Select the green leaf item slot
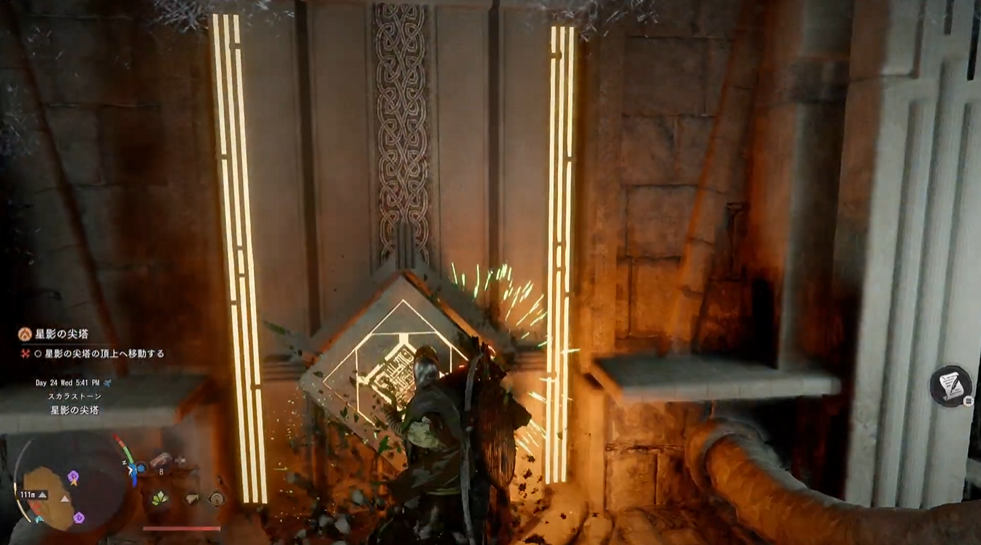 [160, 497]
